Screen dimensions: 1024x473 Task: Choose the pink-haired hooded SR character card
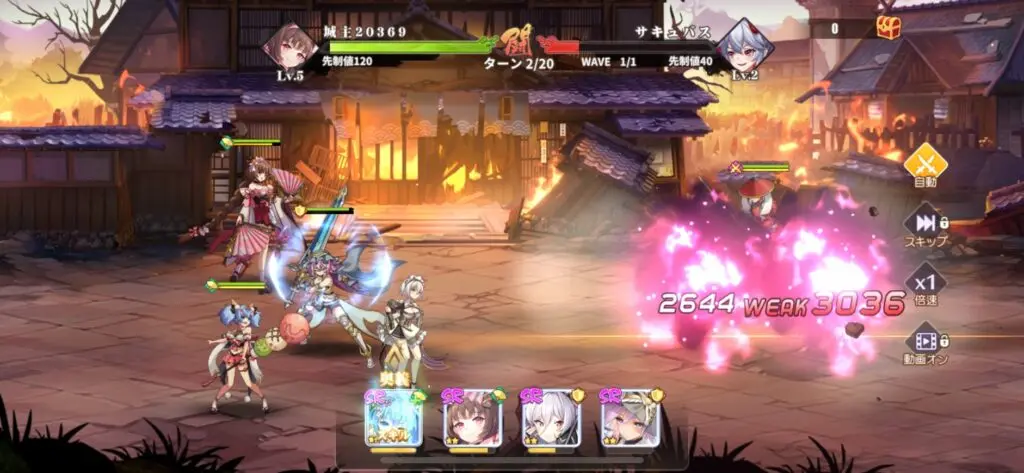[629, 418]
